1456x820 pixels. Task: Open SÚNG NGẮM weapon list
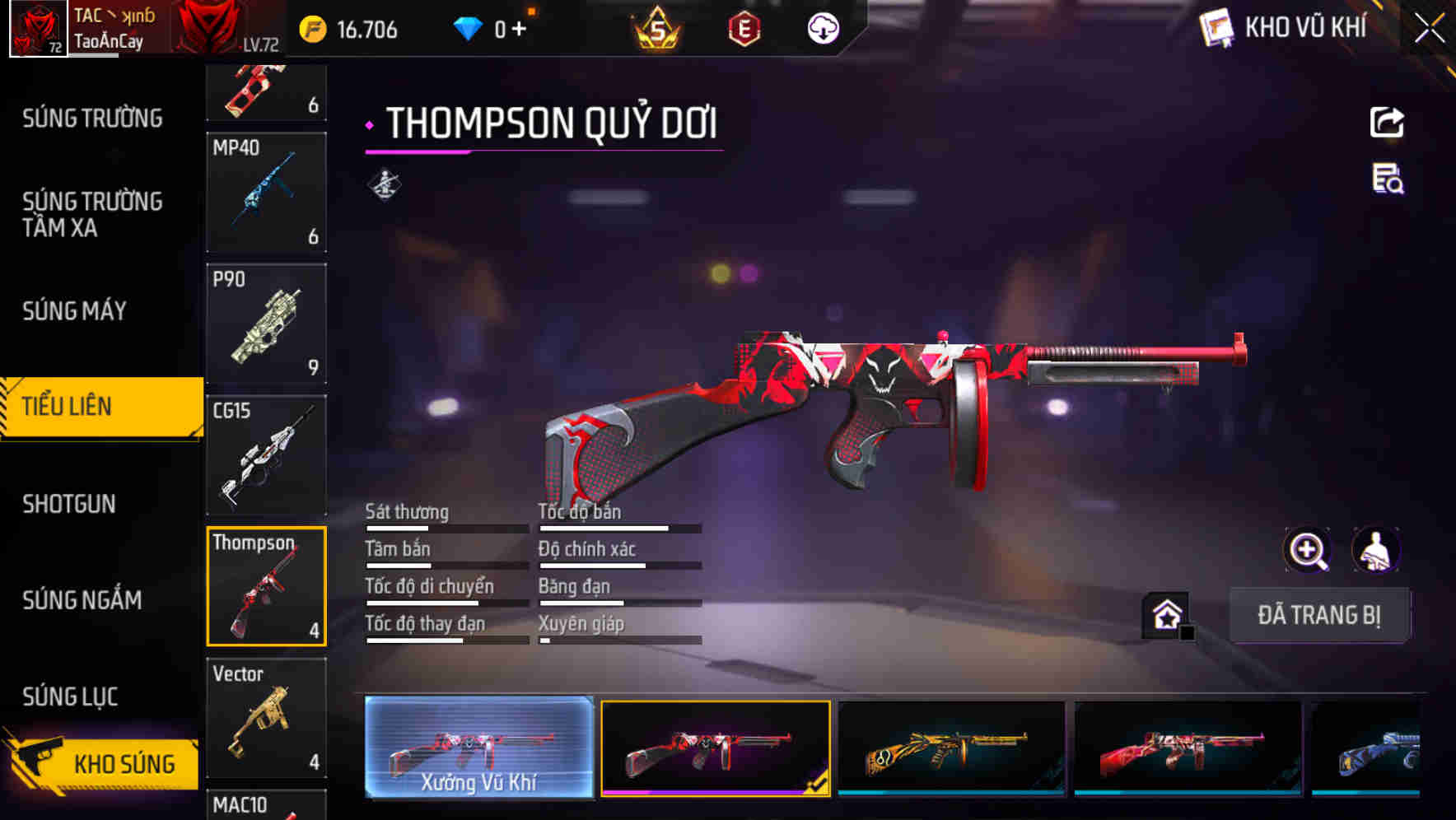82,600
